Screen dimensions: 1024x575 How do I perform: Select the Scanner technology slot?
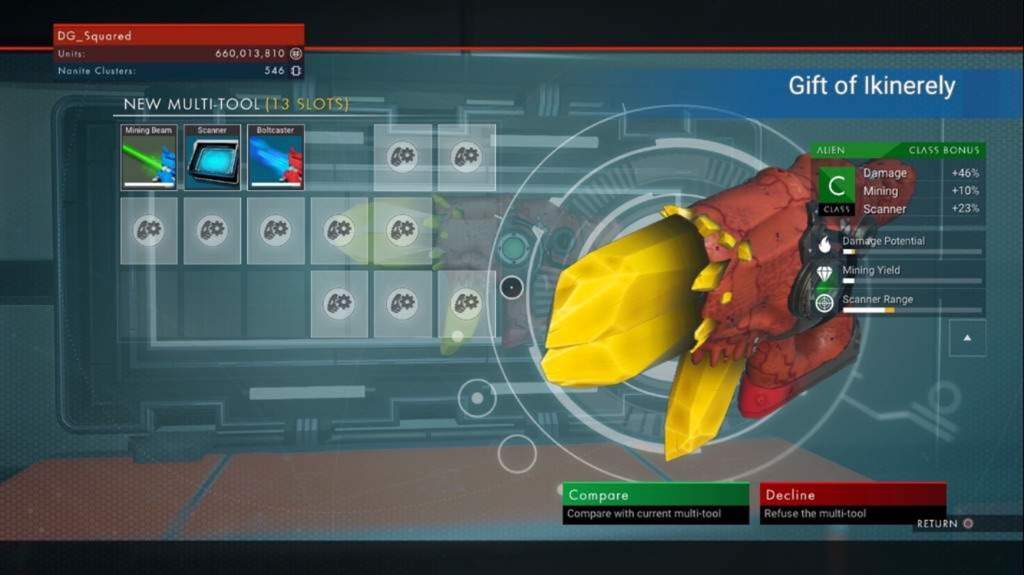pyautogui.click(x=212, y=157)
